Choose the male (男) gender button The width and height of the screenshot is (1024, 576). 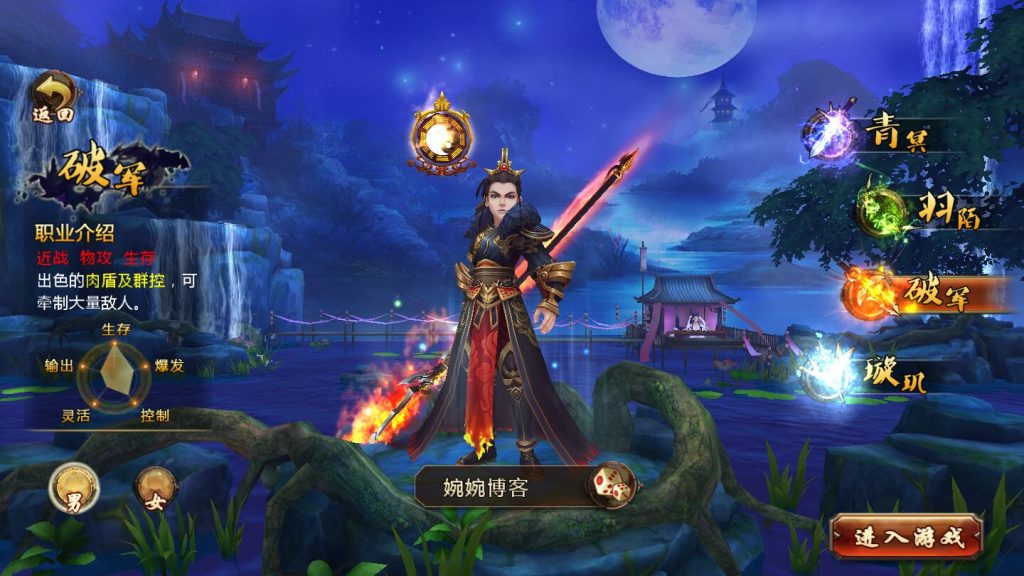(74, 488)
